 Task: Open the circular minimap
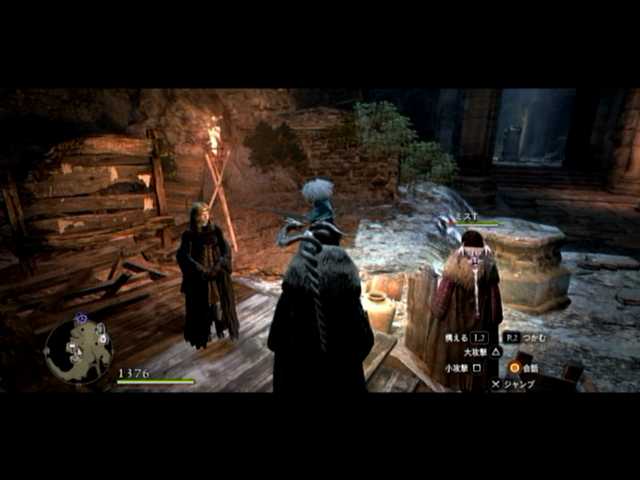click(x=77, y=350)
